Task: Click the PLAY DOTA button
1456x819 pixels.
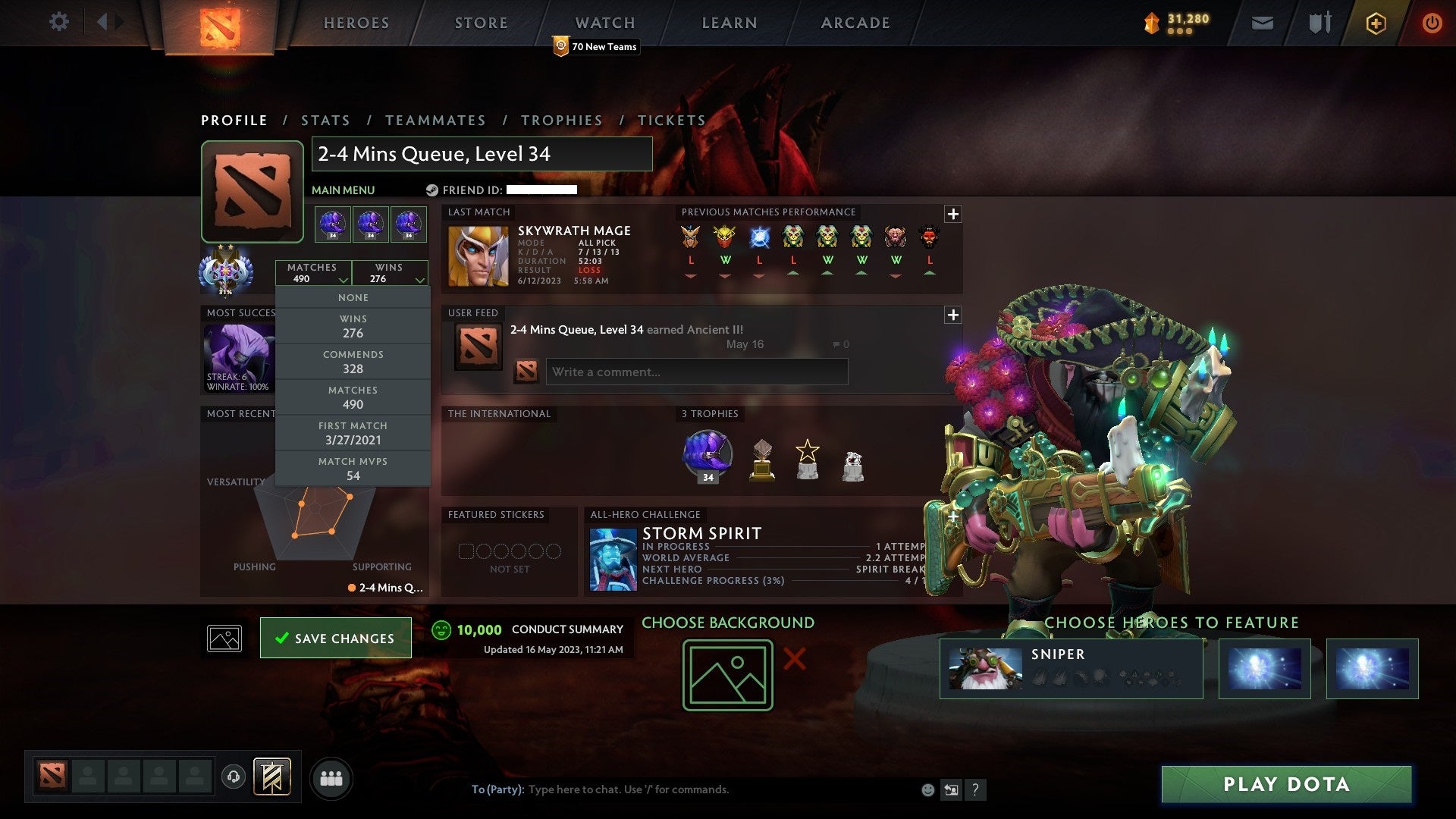Action: pyautogui.click(x=1285, y=785)
